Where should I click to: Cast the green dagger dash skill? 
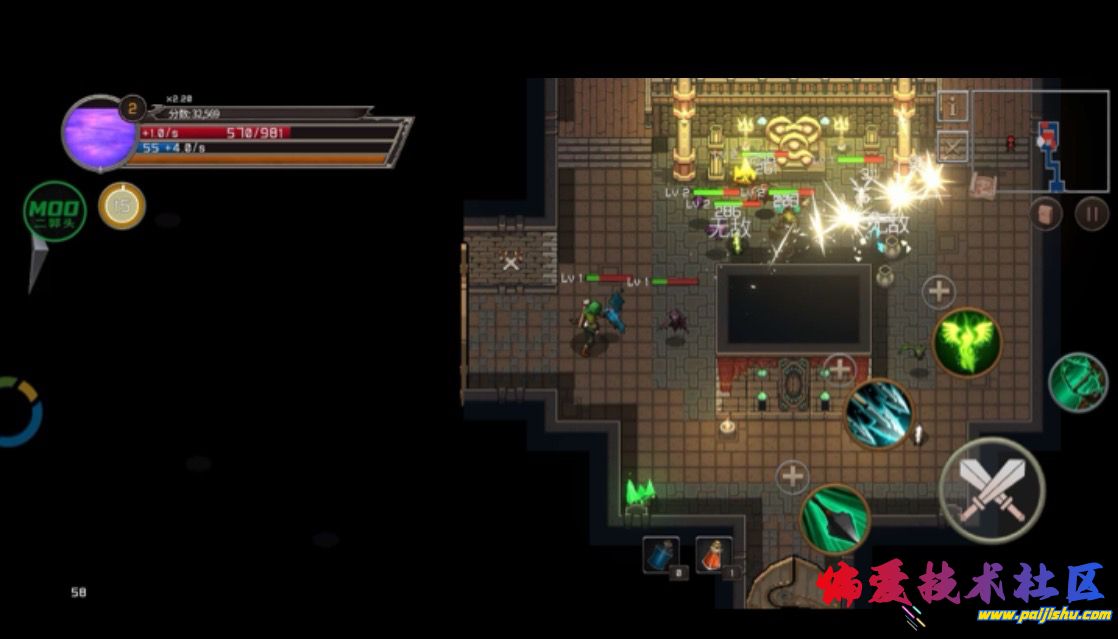[x=835, y=517]
